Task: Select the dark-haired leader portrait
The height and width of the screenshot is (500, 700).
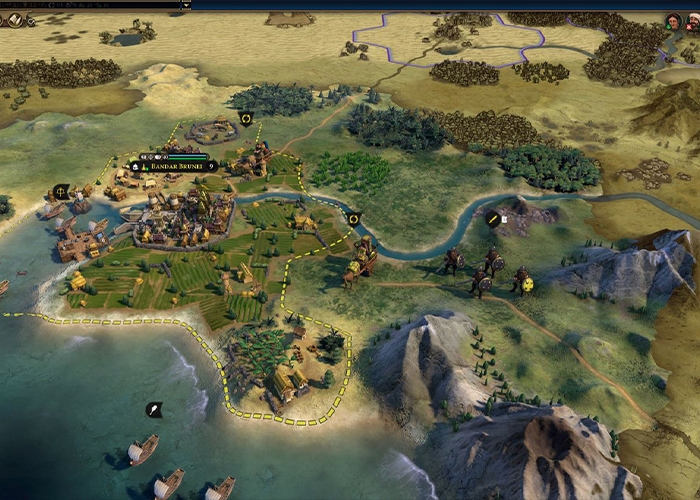Action: point(674,21)
